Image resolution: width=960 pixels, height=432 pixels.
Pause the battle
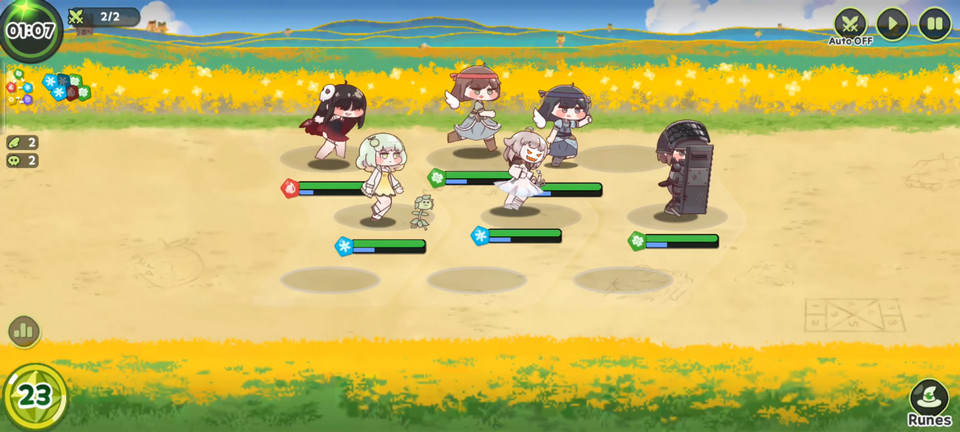point(934,23)
